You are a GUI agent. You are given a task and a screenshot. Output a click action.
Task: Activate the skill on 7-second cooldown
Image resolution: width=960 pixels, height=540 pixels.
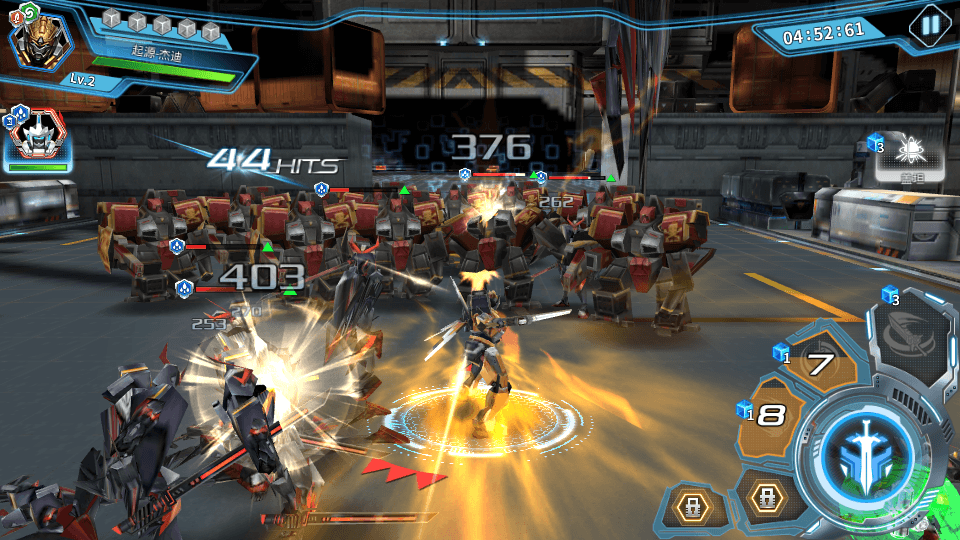point(819,364)
